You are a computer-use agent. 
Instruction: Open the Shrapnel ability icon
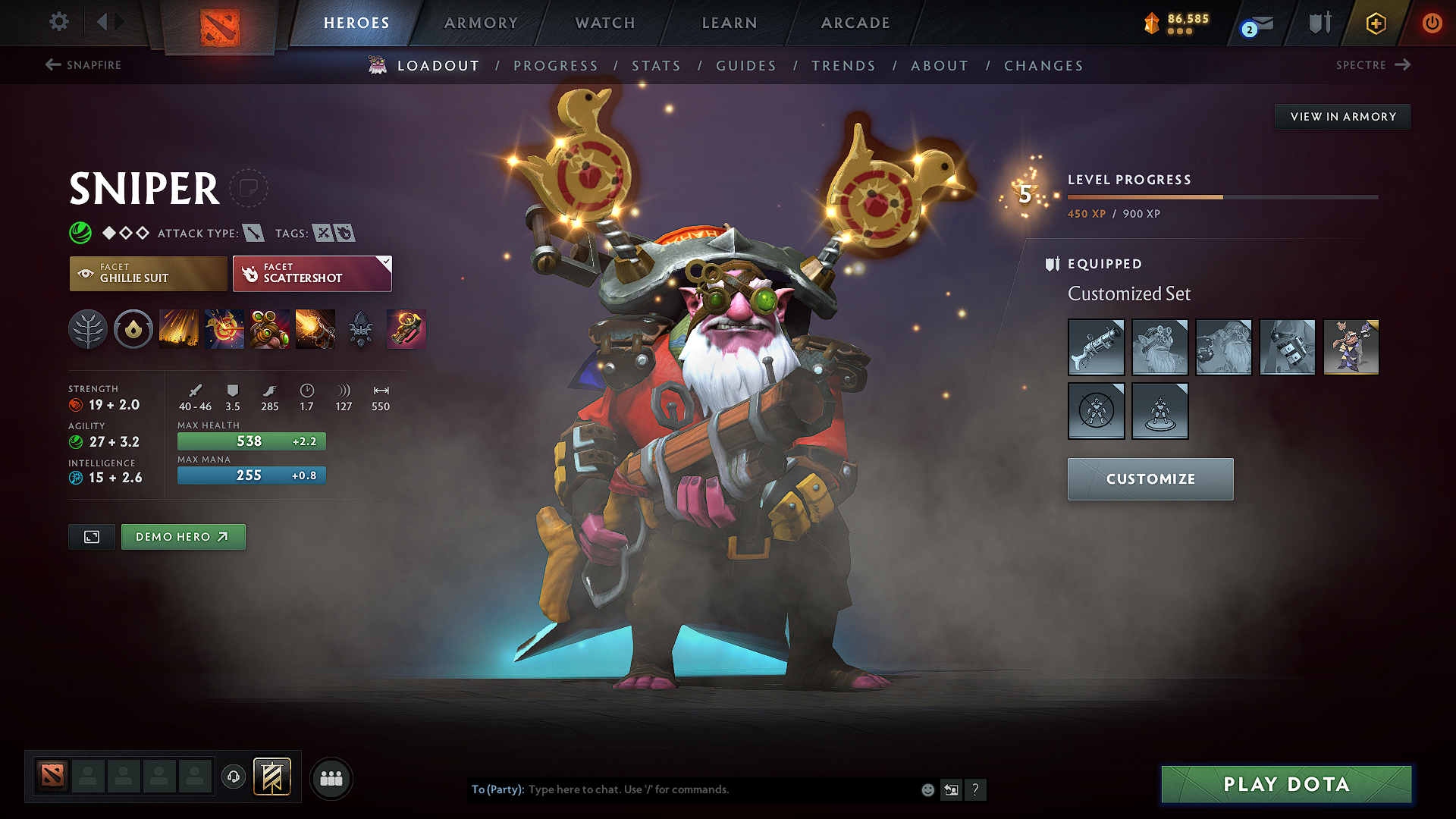pyautogui.click(x=179, y=329)
